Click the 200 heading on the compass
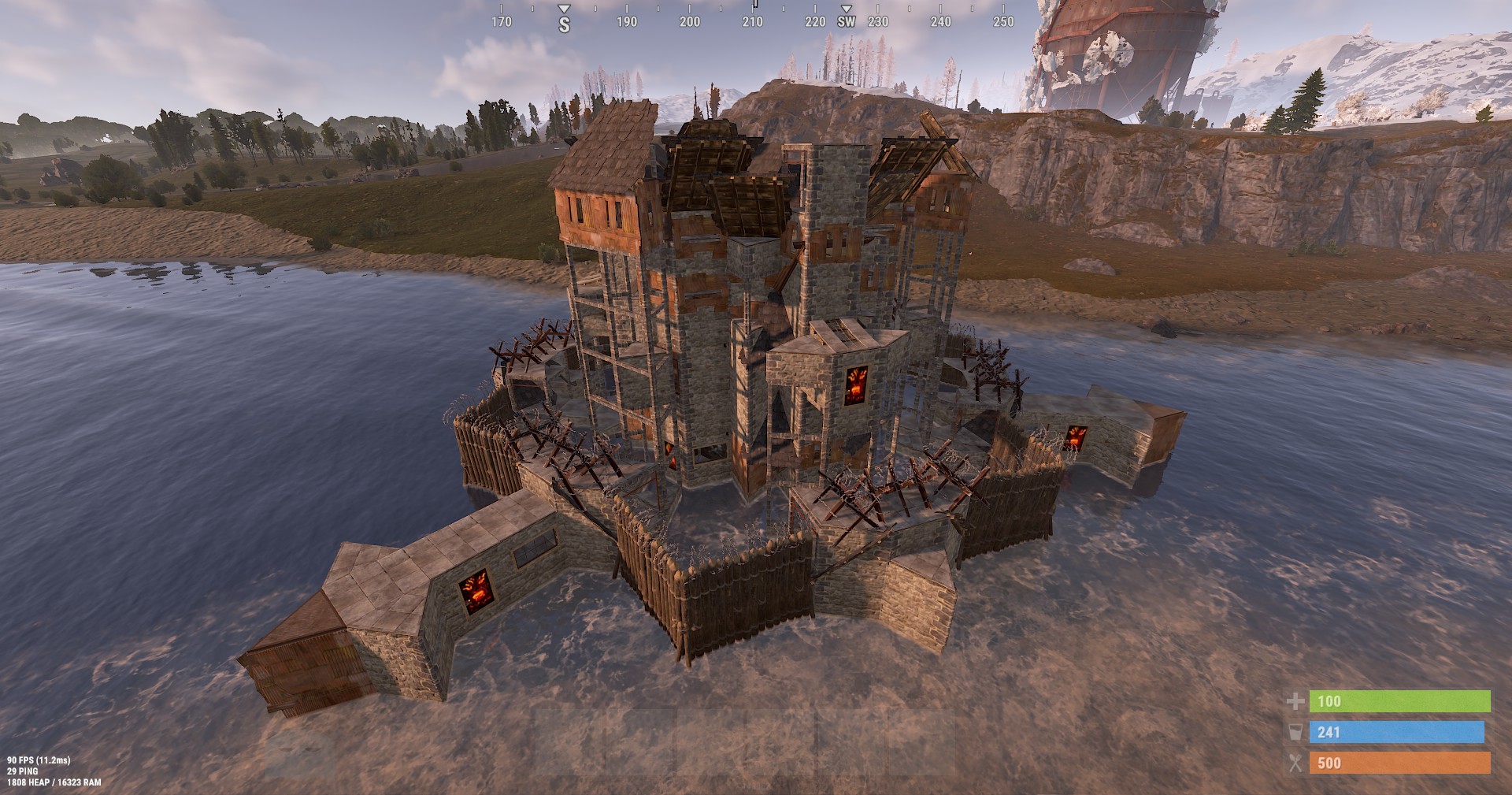Screen dimensions: 1512x795 (x=690, y=22)
